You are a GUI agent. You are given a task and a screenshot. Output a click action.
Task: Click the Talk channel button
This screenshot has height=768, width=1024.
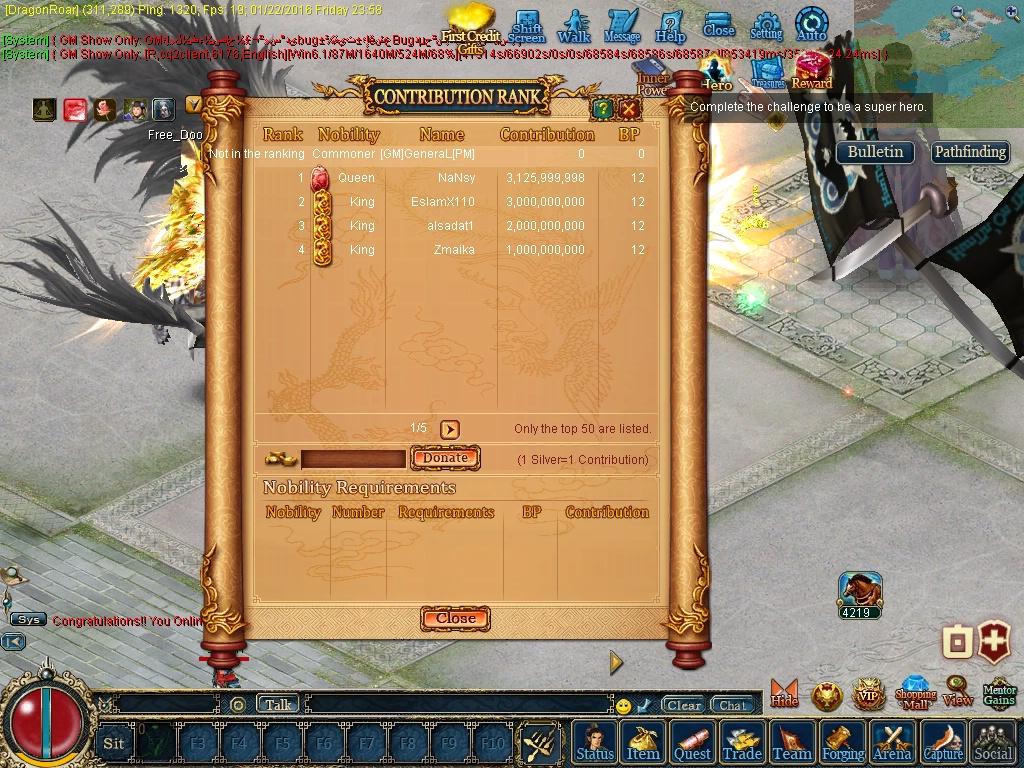[278, 704]
